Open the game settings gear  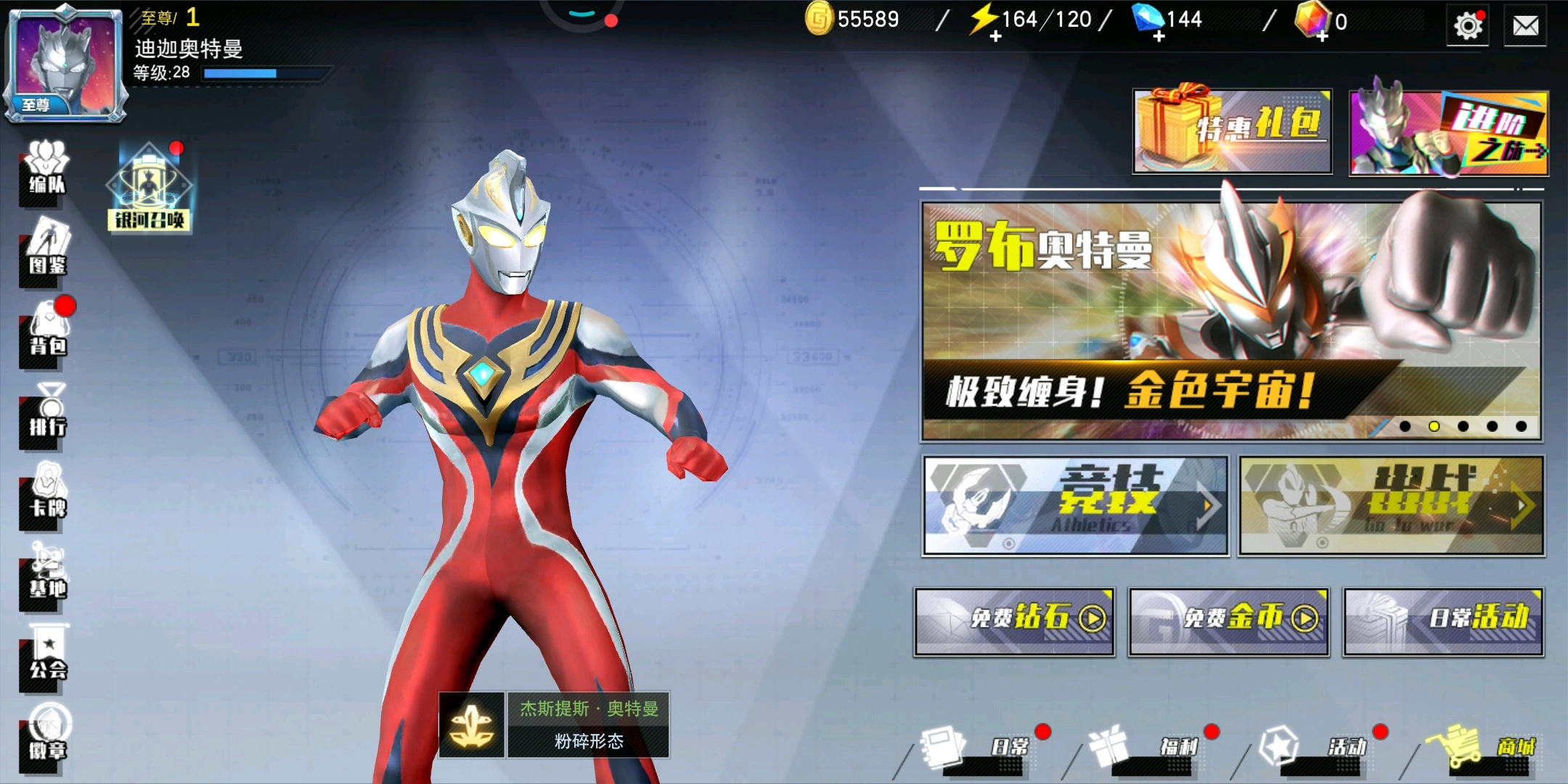(x=1467, y=26)
